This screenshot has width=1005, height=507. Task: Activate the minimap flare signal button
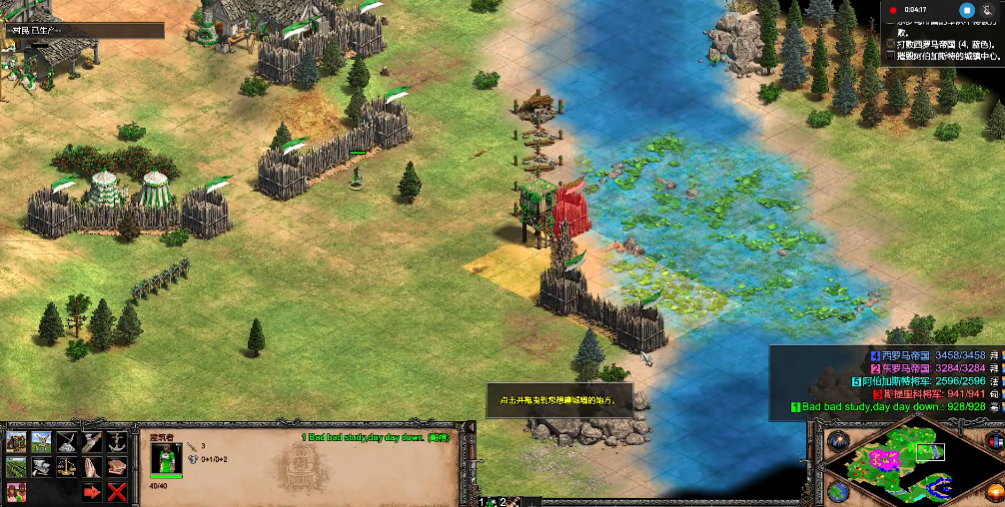point(836,442)
